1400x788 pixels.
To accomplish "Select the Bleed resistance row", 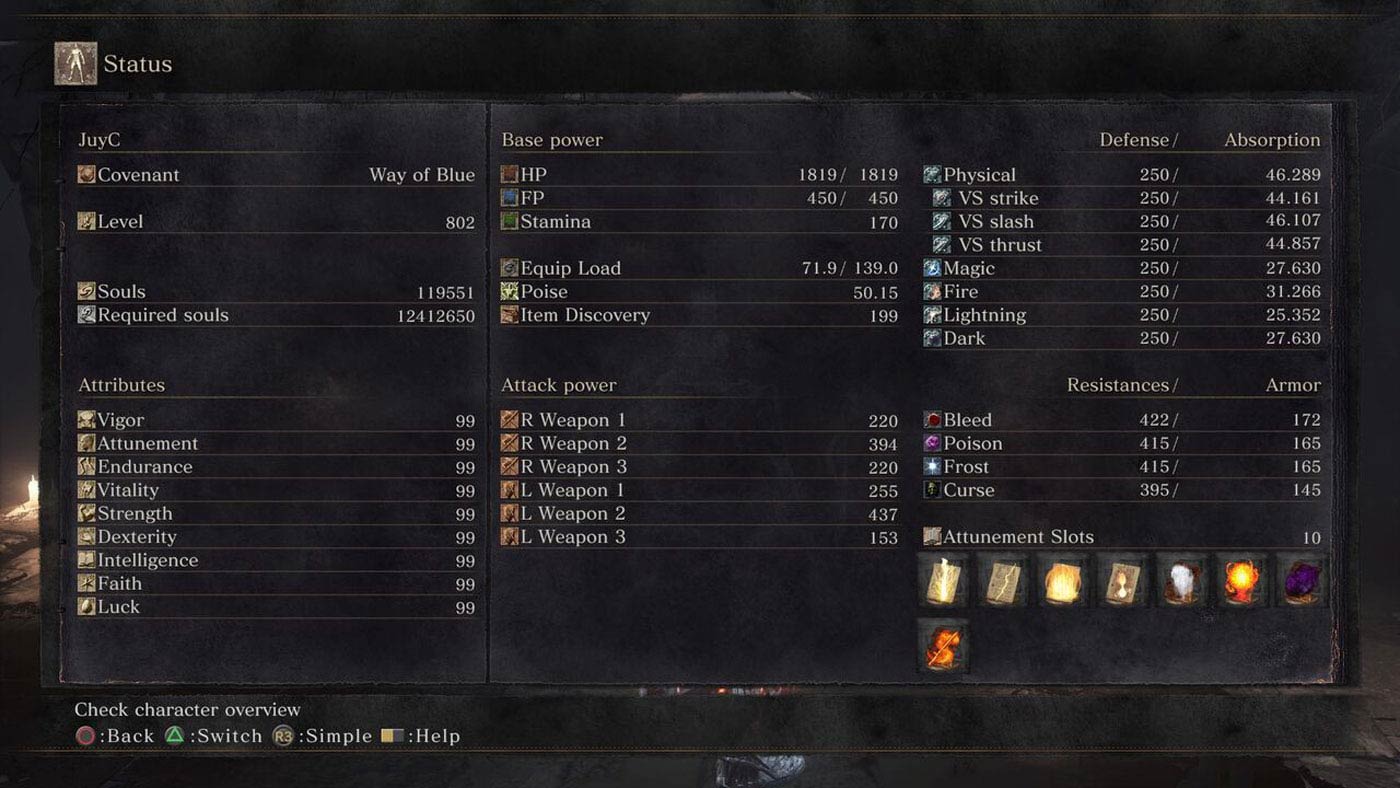I will click(x=1121, y=421).
